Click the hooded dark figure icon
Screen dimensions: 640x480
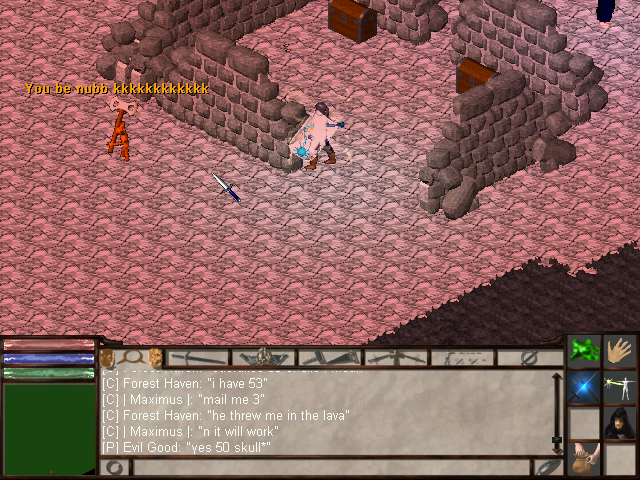(621, 422)
